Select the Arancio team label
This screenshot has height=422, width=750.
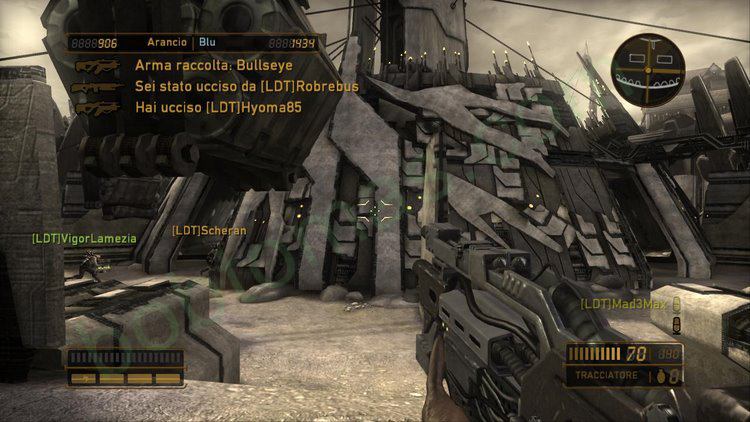point(166,43)
